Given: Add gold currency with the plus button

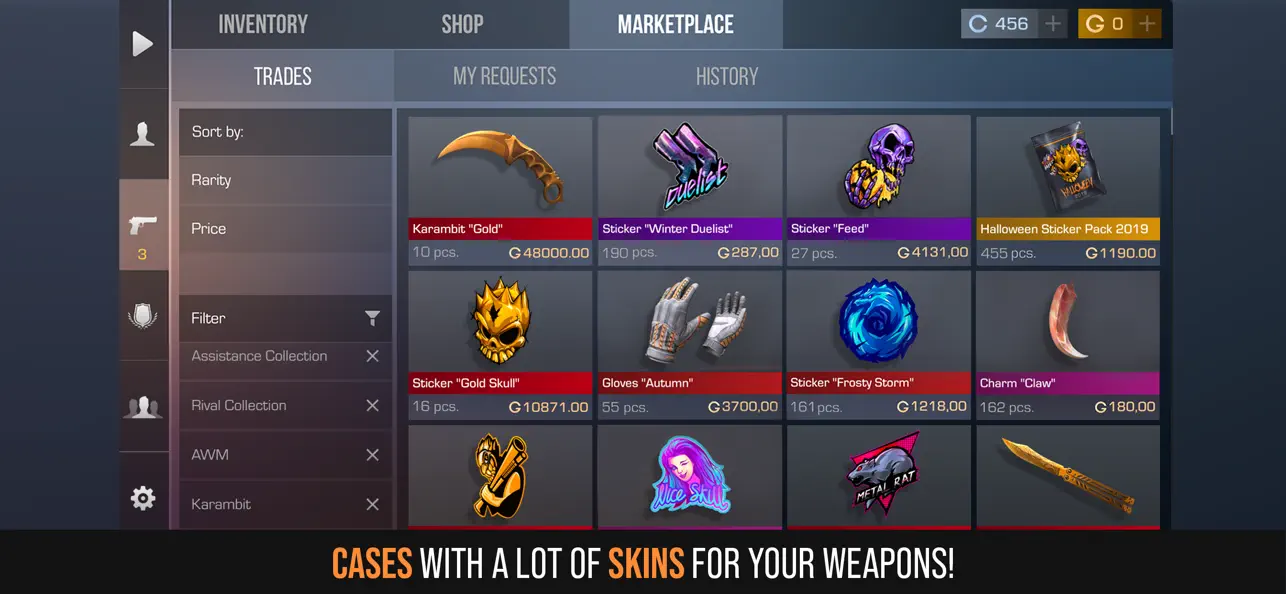Looking at the screenshot, I should [x=1147, y=24].
